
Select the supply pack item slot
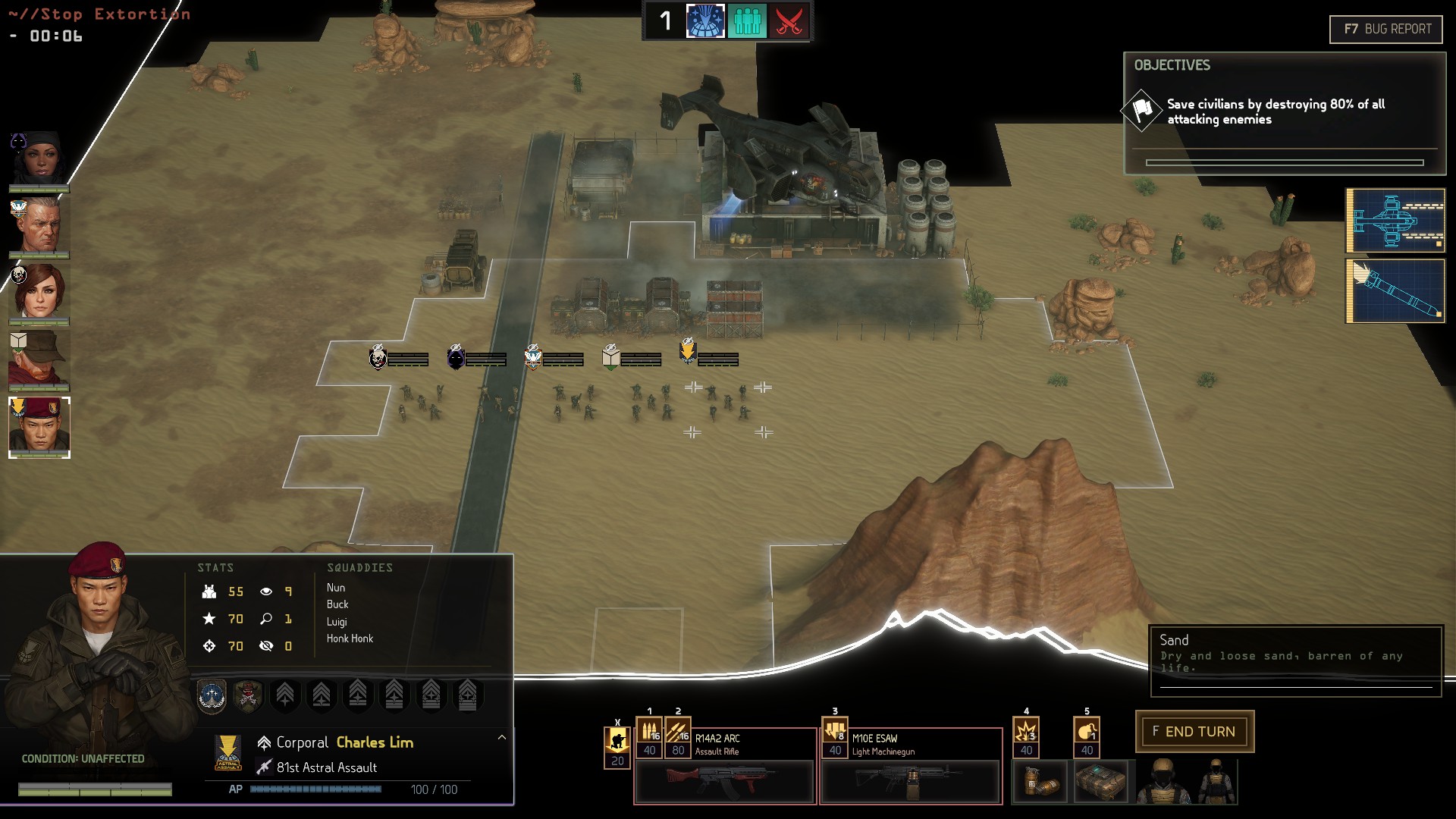[1100, 783]
